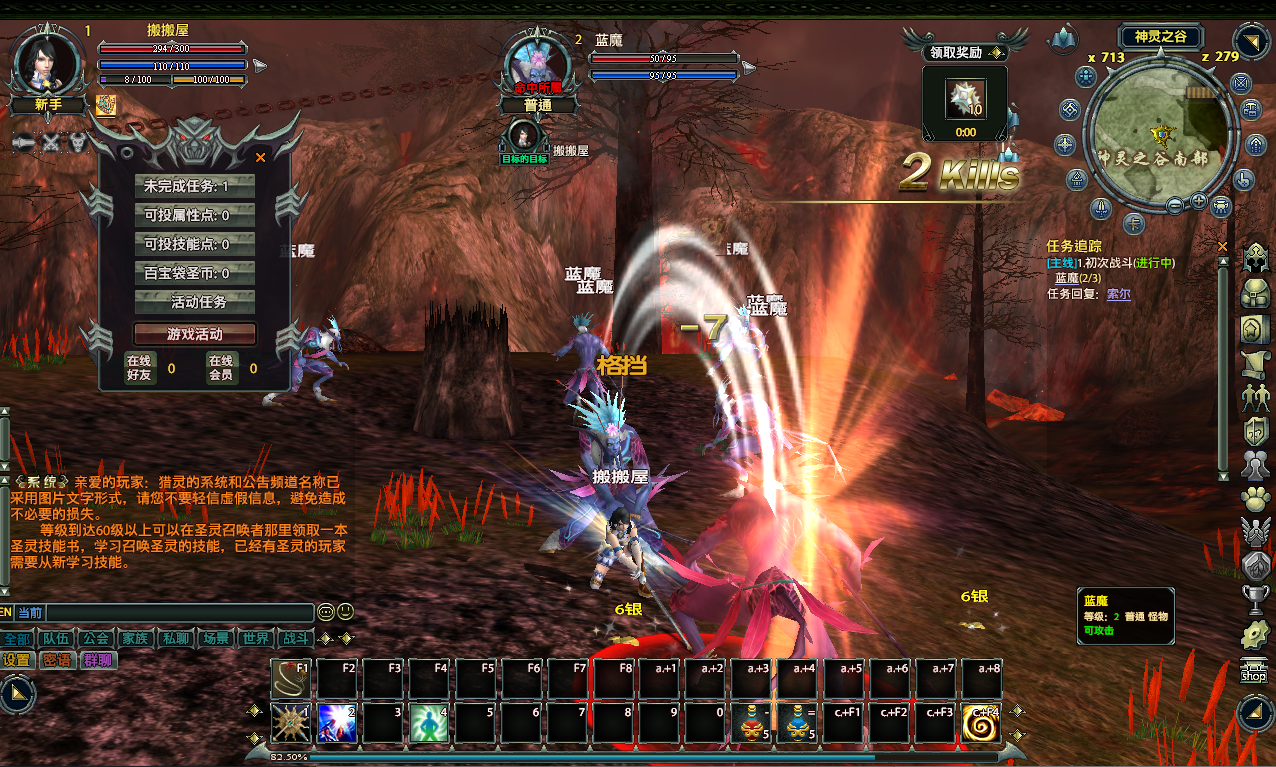1276x767 pixels.
Task: Zoom in the minimap with the plus button
Action: click(1199, 202)
